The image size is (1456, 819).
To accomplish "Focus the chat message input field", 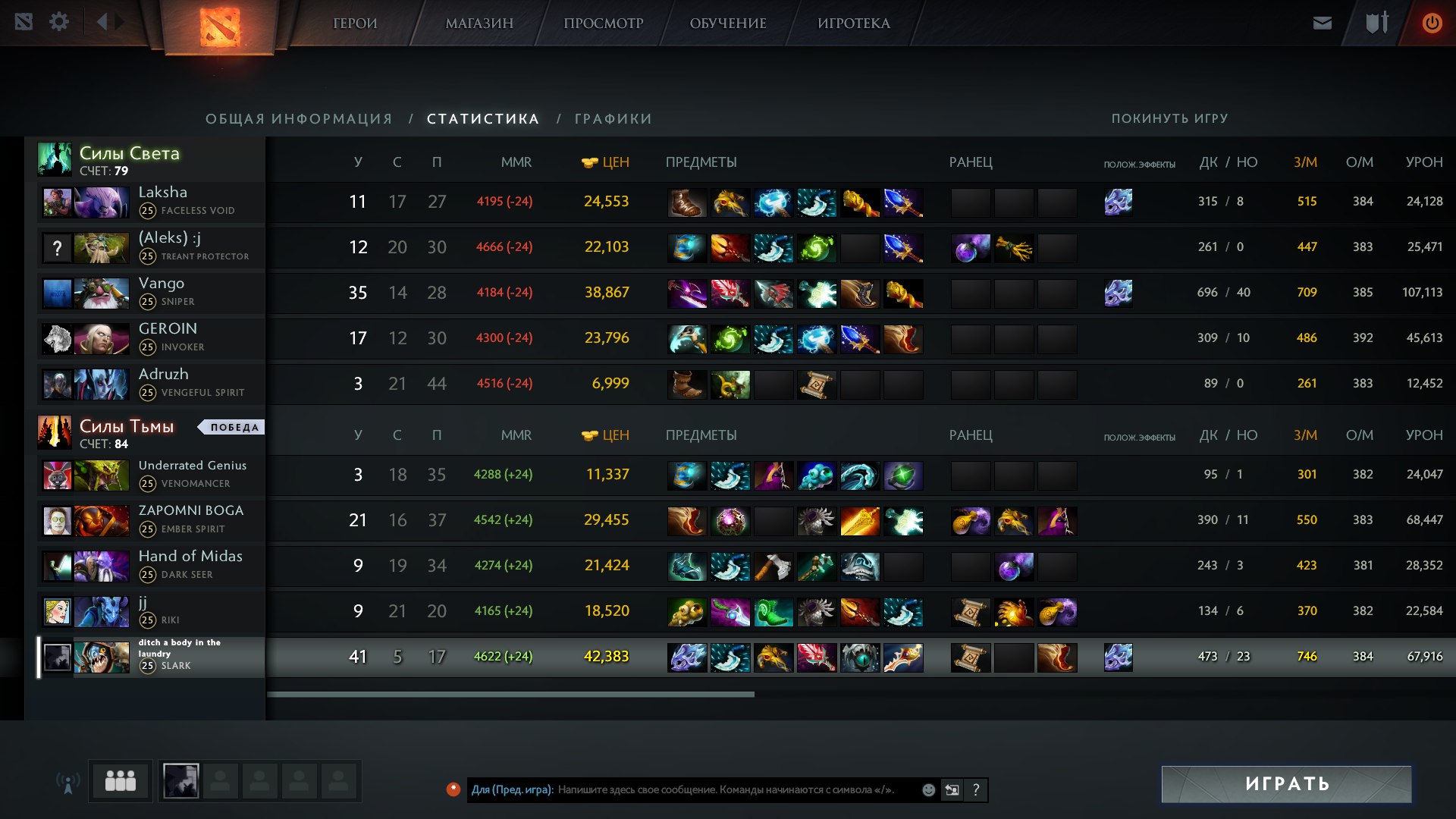I will coord(728,789).
